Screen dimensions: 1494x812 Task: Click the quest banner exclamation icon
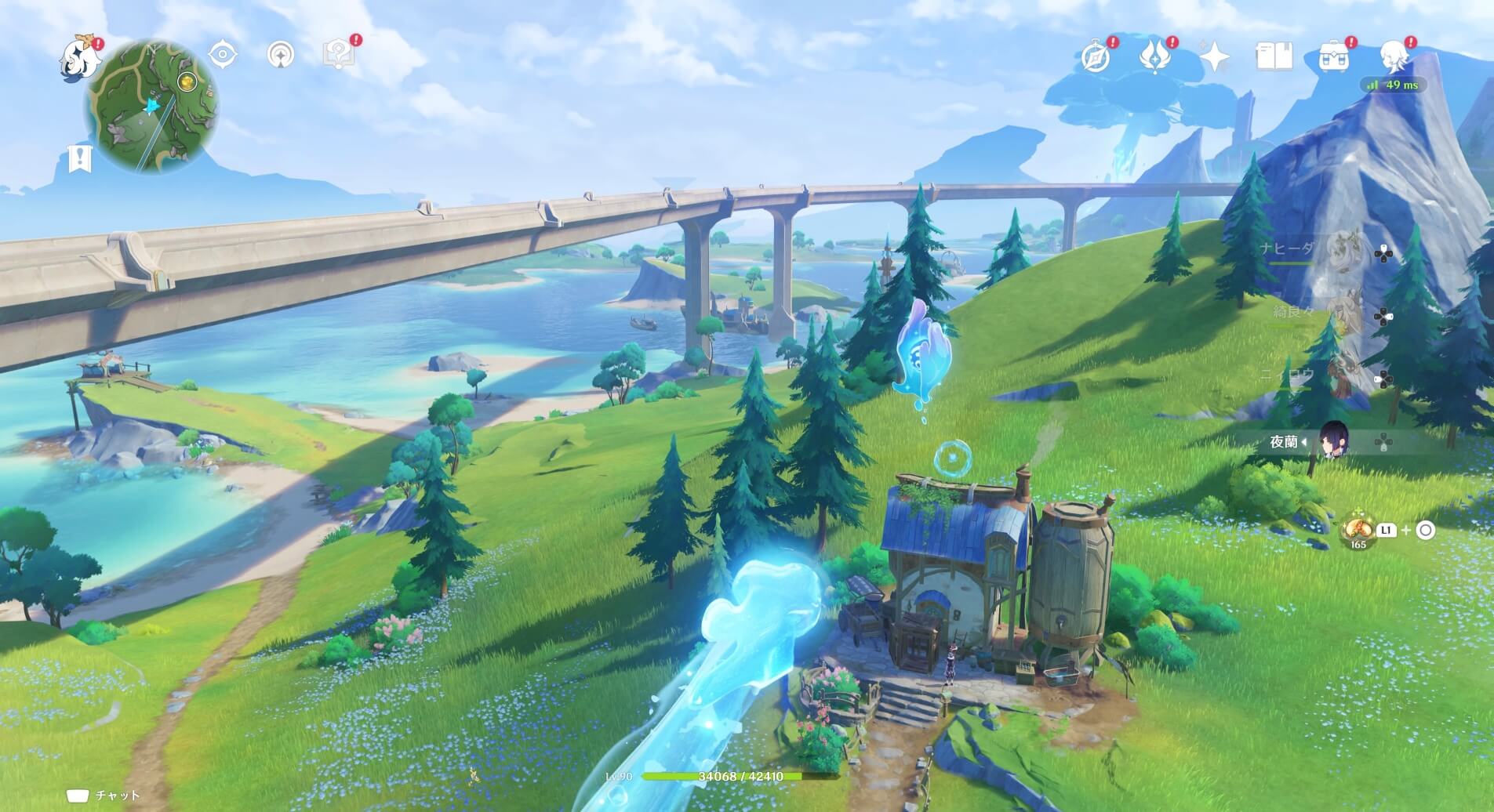coord(79,158)
